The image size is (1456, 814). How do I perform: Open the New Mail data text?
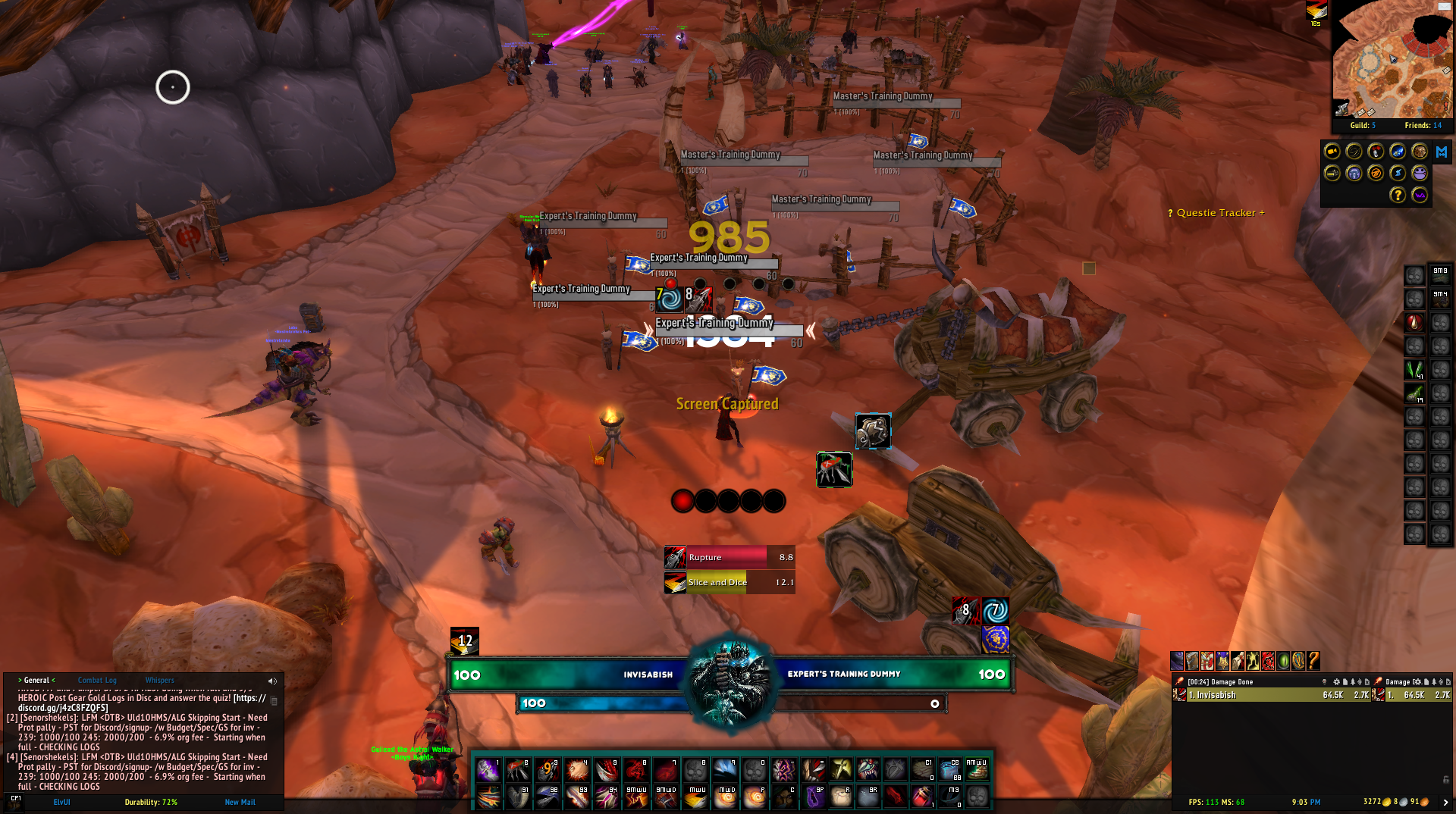pos(240,802)
